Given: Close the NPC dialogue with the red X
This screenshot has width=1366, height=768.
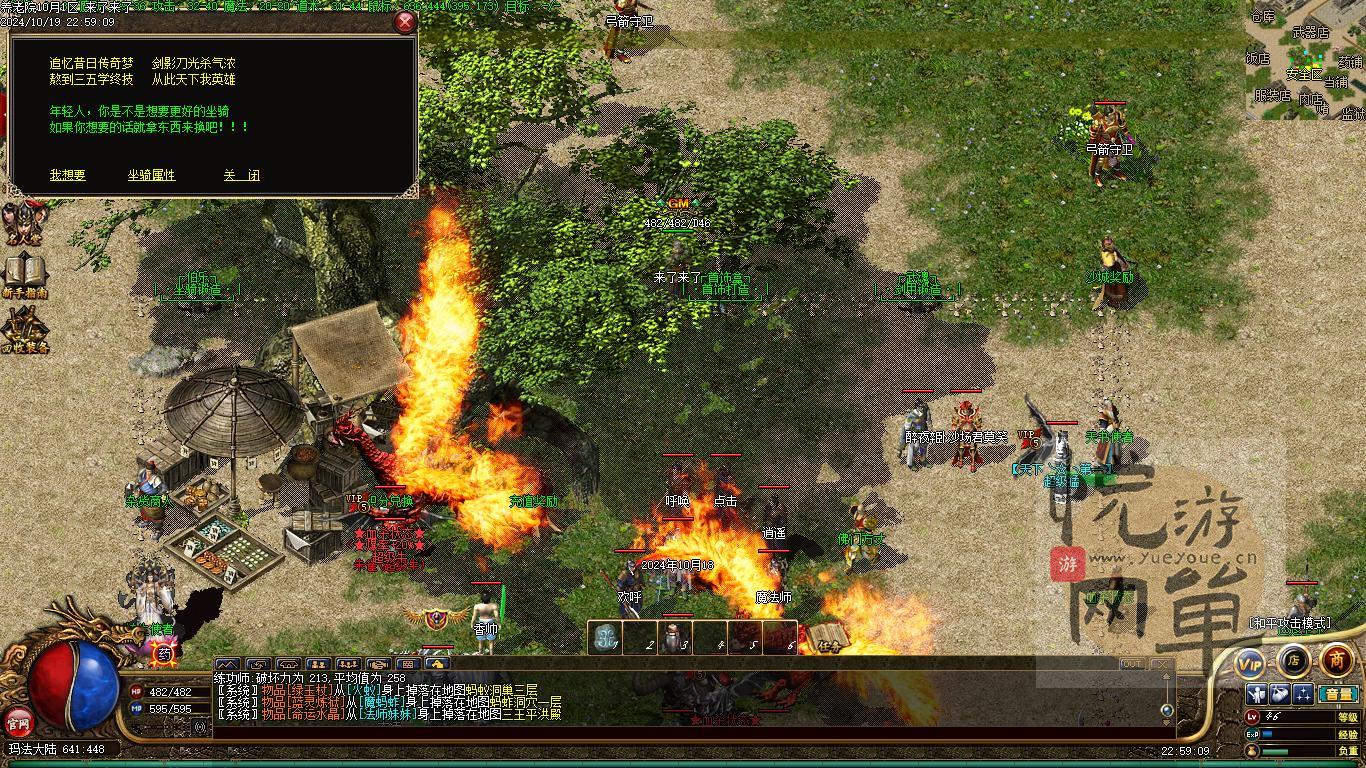Looking at the screenshot, I should click(404, 23).
